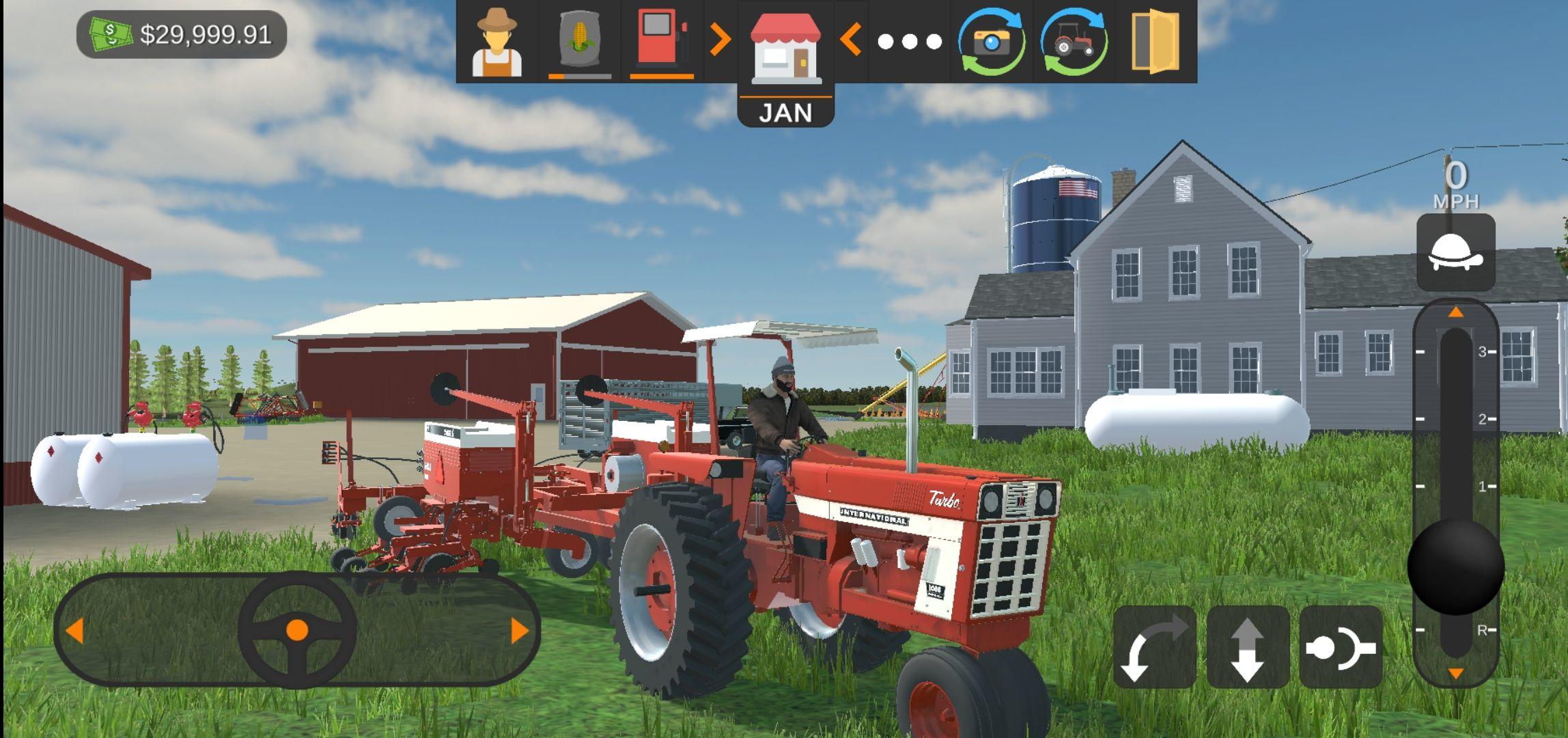1568x738 pixels.
Task: Click the orange right chevron beside shop
Action: (x=720, y=40)
